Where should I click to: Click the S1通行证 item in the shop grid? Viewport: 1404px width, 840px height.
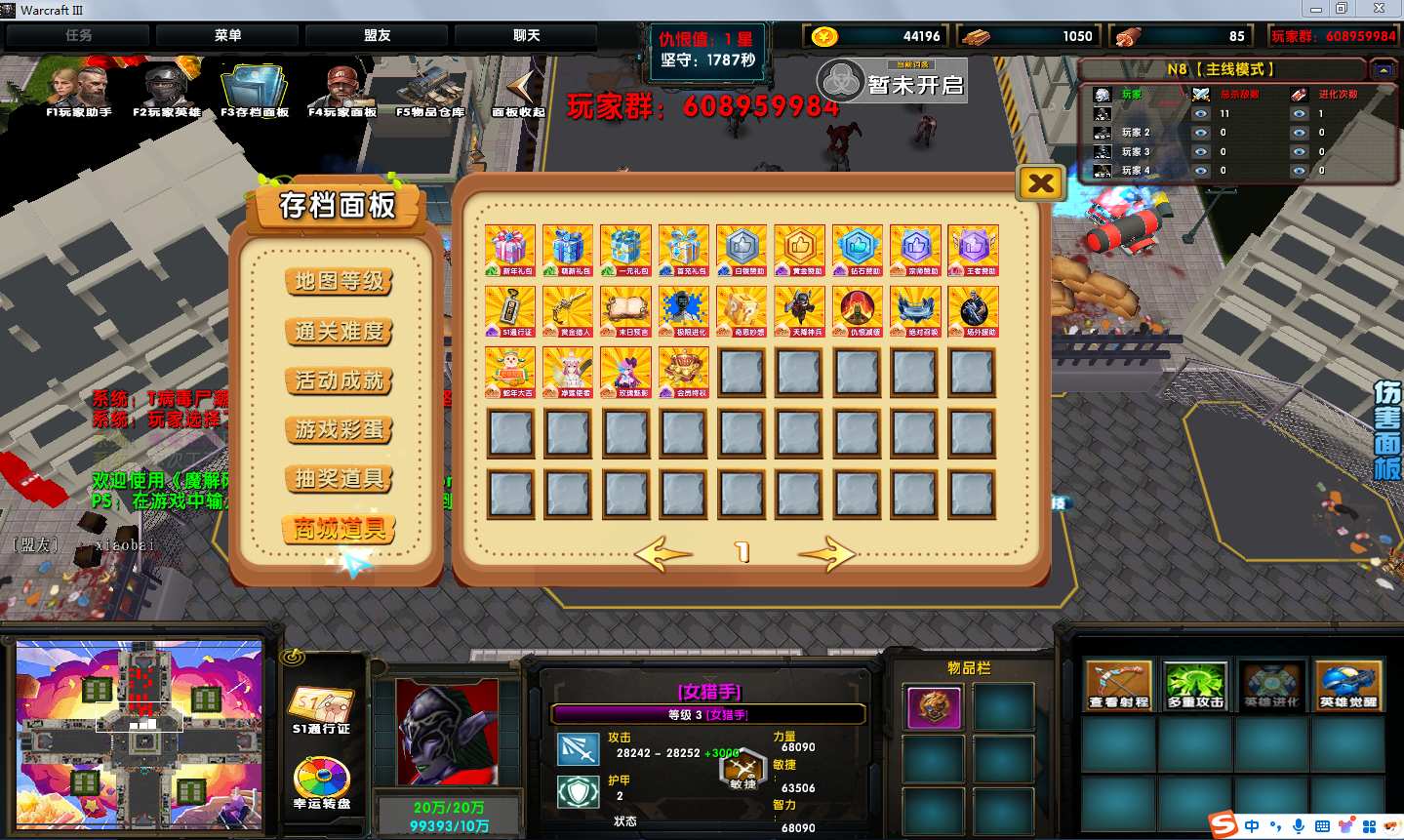[x=510, y=311]
